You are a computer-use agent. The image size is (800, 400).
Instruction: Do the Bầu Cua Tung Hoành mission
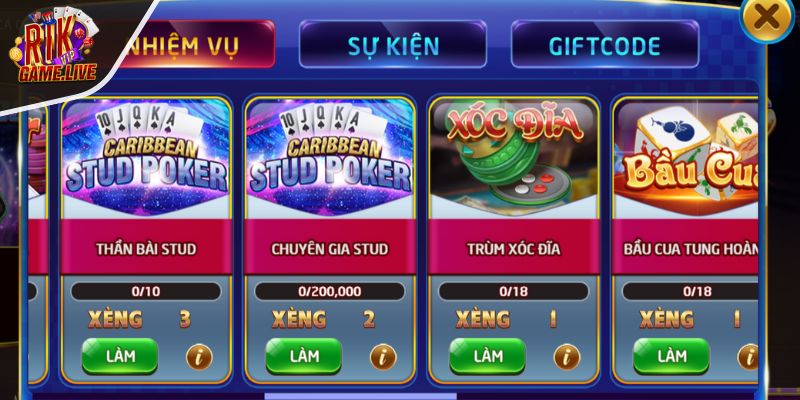pos(671,355)
